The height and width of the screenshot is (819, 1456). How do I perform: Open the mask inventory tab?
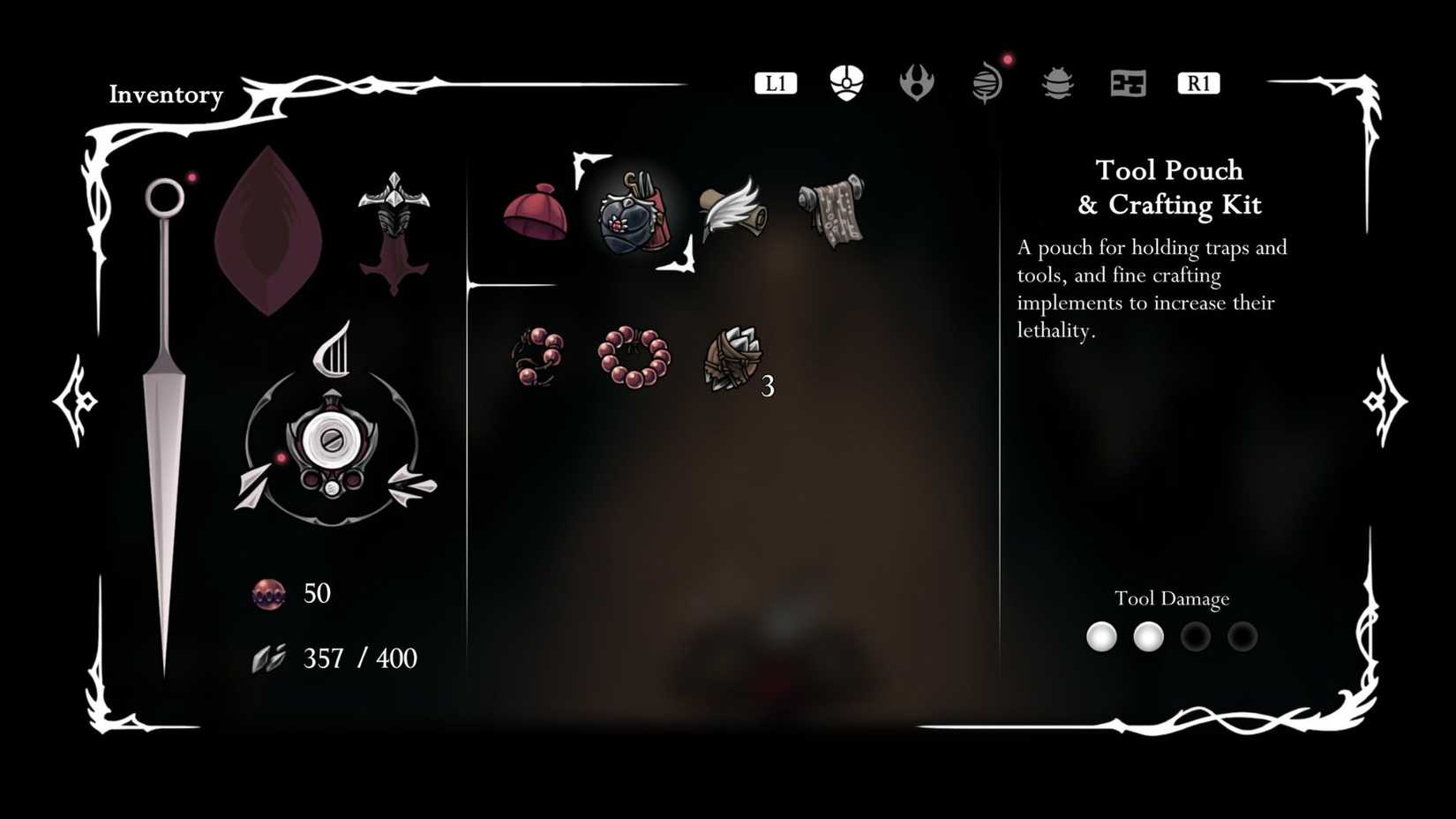[844, 82]
